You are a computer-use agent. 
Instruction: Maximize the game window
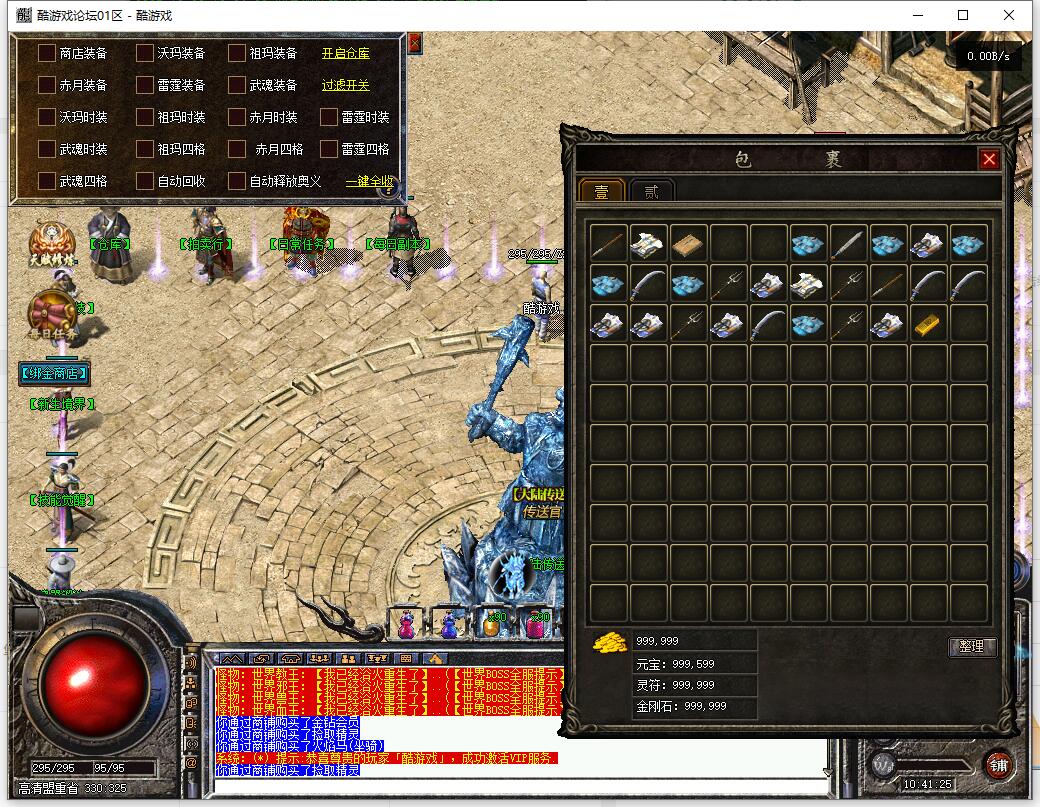point(963,15)
